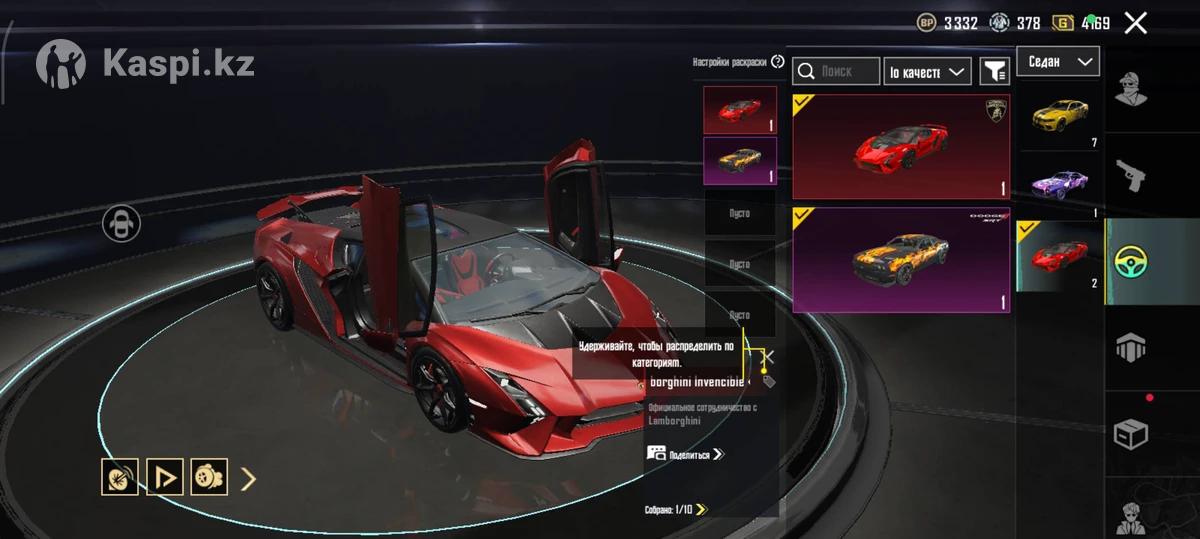Close the vehicle inventory screen
The height and width of the screenshot is (539, 1200).
[1135, 23]
